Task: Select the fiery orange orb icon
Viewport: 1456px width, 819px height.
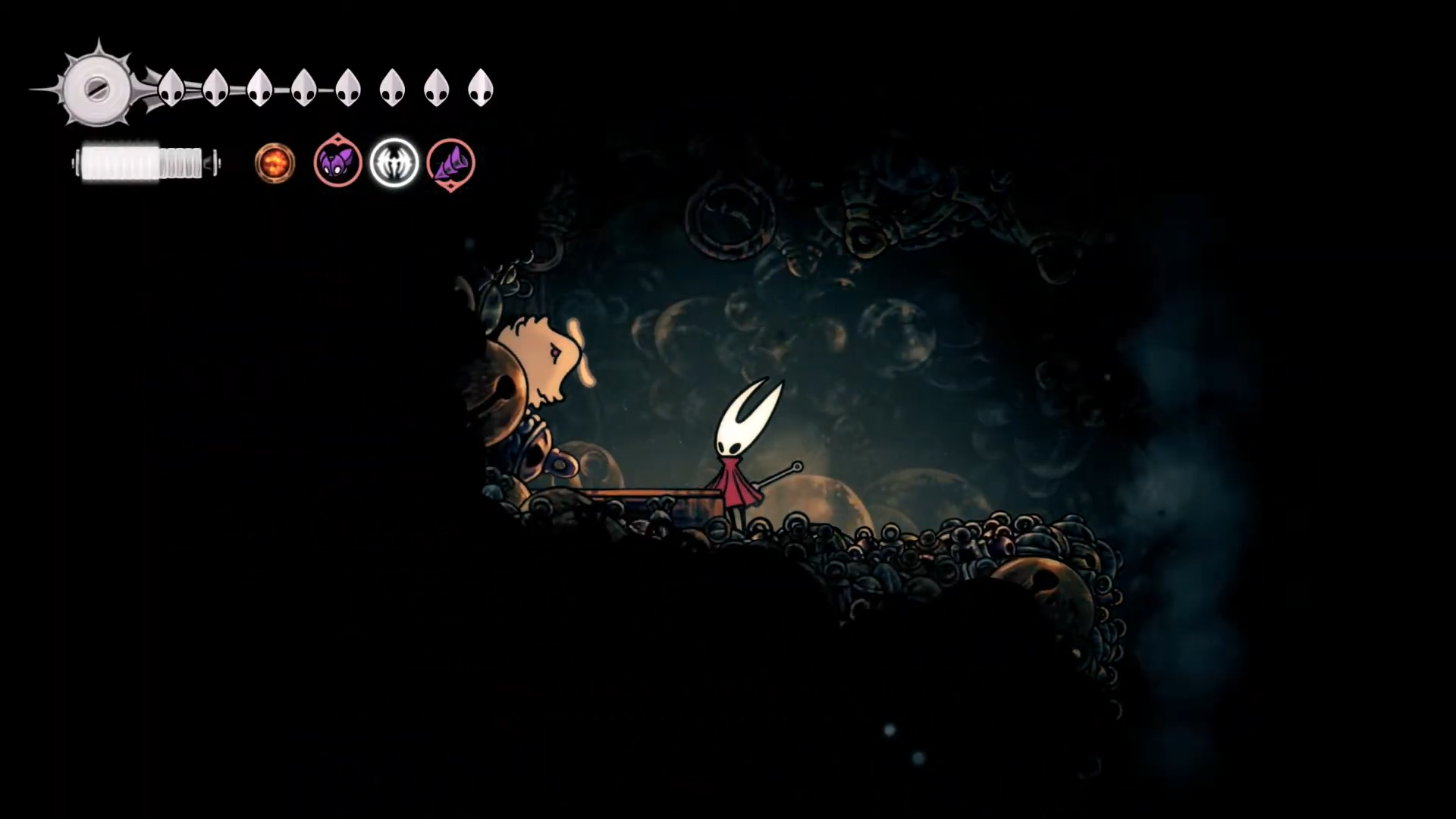Action: (275, 163)
